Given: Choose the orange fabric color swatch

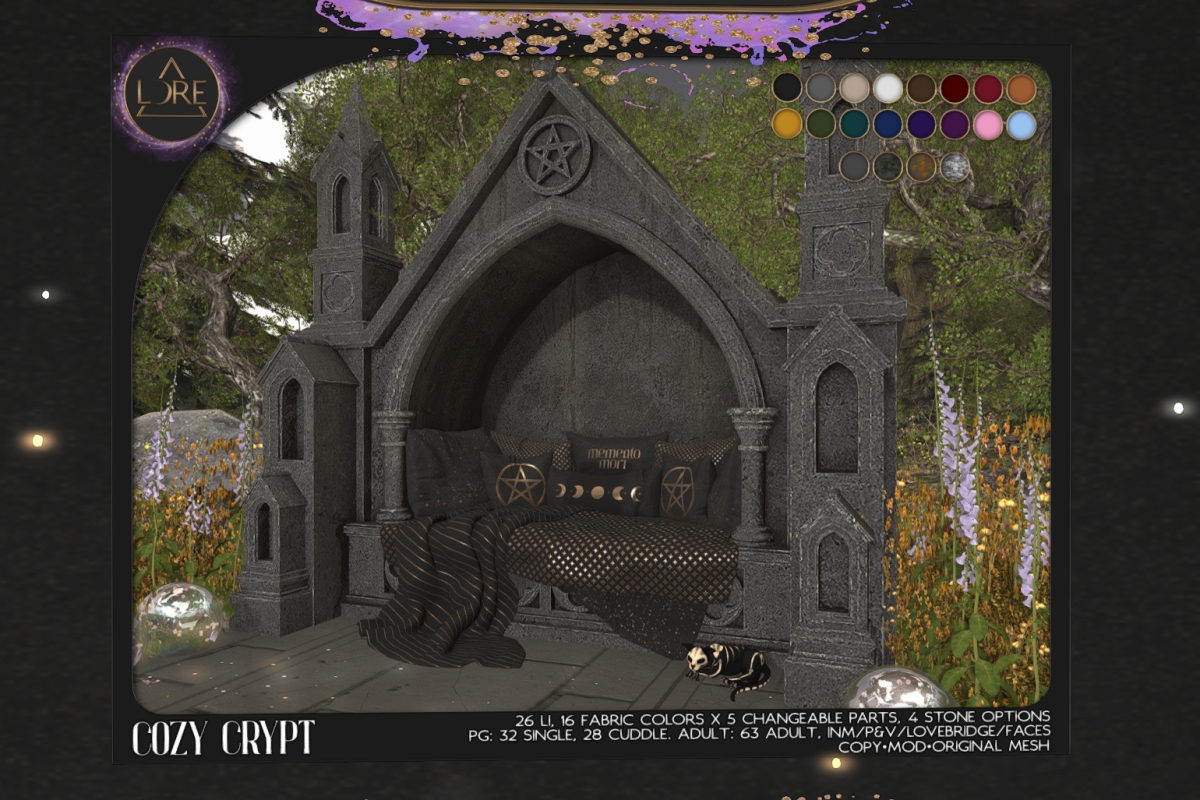Looking at the screenshot, I should point(1021,88).
